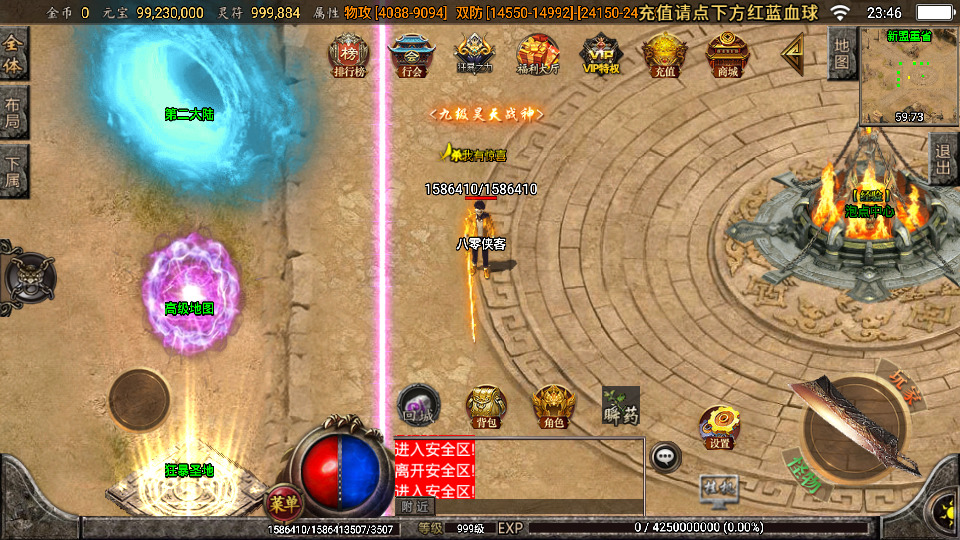Open the VIP特权 privileges menu
960x540 pixels.
(601, 56)
